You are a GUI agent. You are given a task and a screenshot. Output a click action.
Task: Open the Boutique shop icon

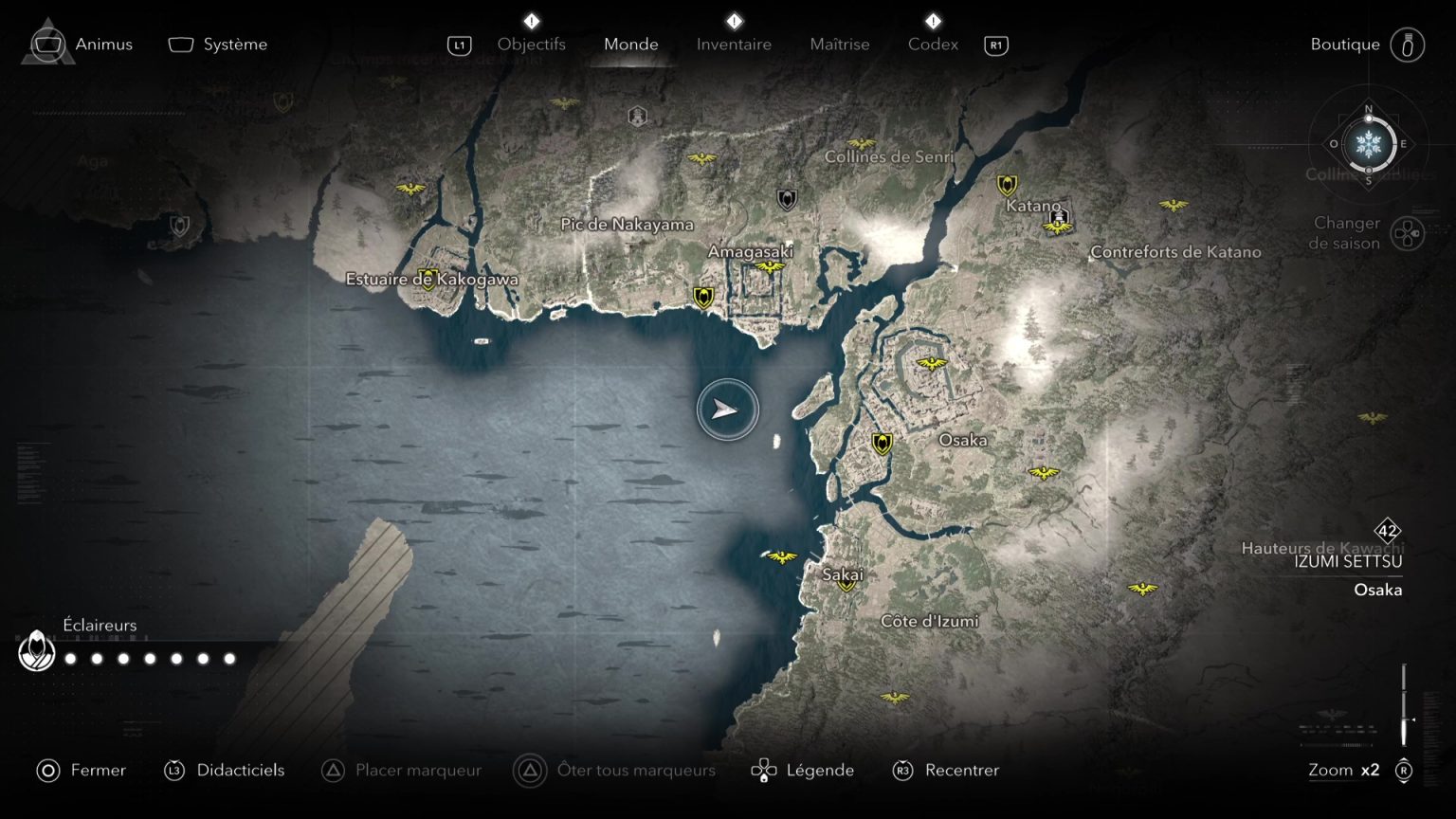[1410, 44]
